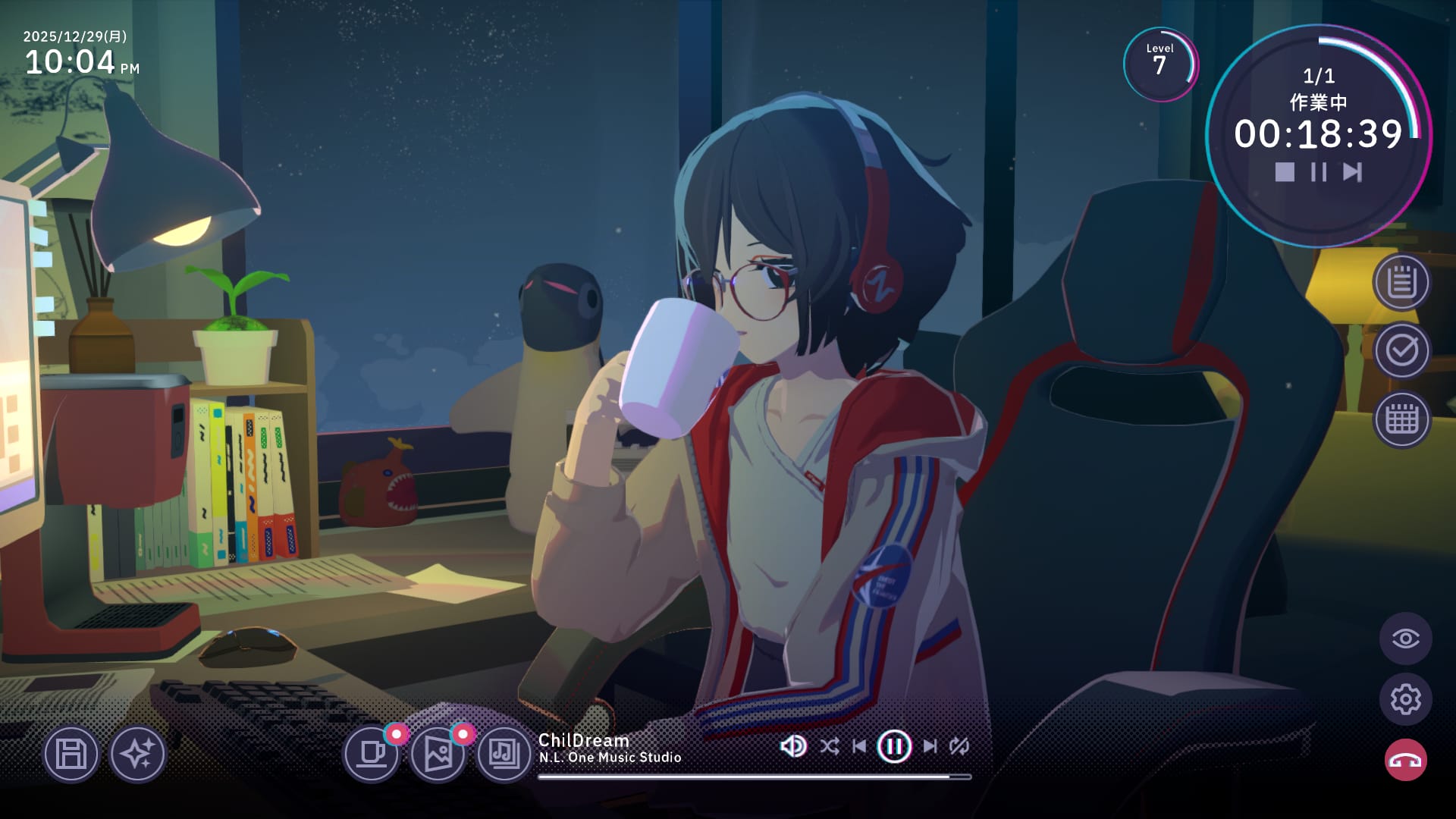1456x819 pixels.
Task: Skip to the next track
Action: pyautogui.click(x=931, y=746)
